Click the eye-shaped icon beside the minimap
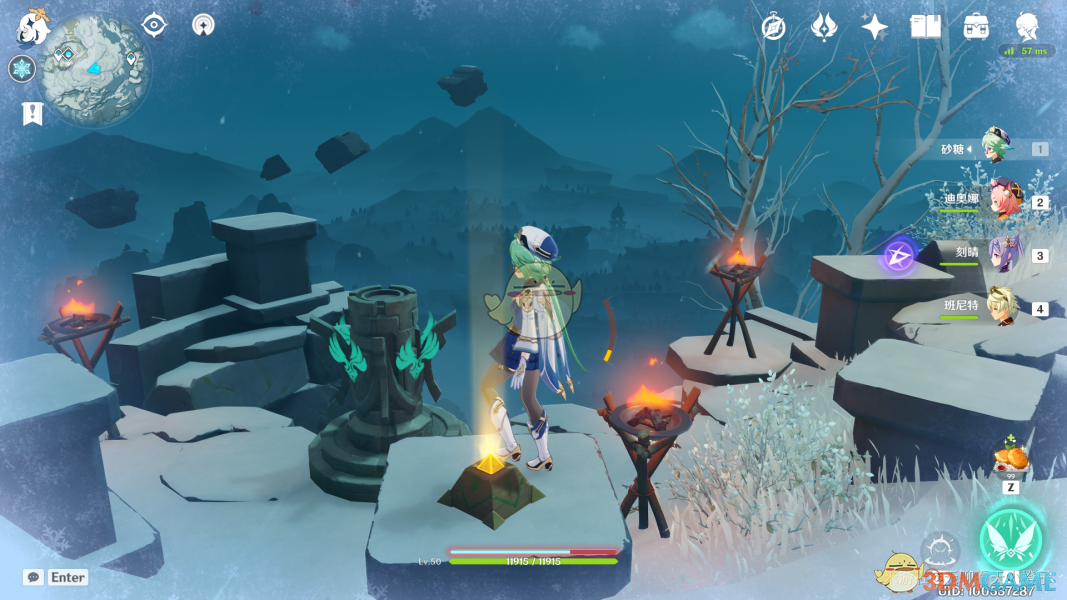Viewport: 1067px width, 600px height. pos(154,24)
